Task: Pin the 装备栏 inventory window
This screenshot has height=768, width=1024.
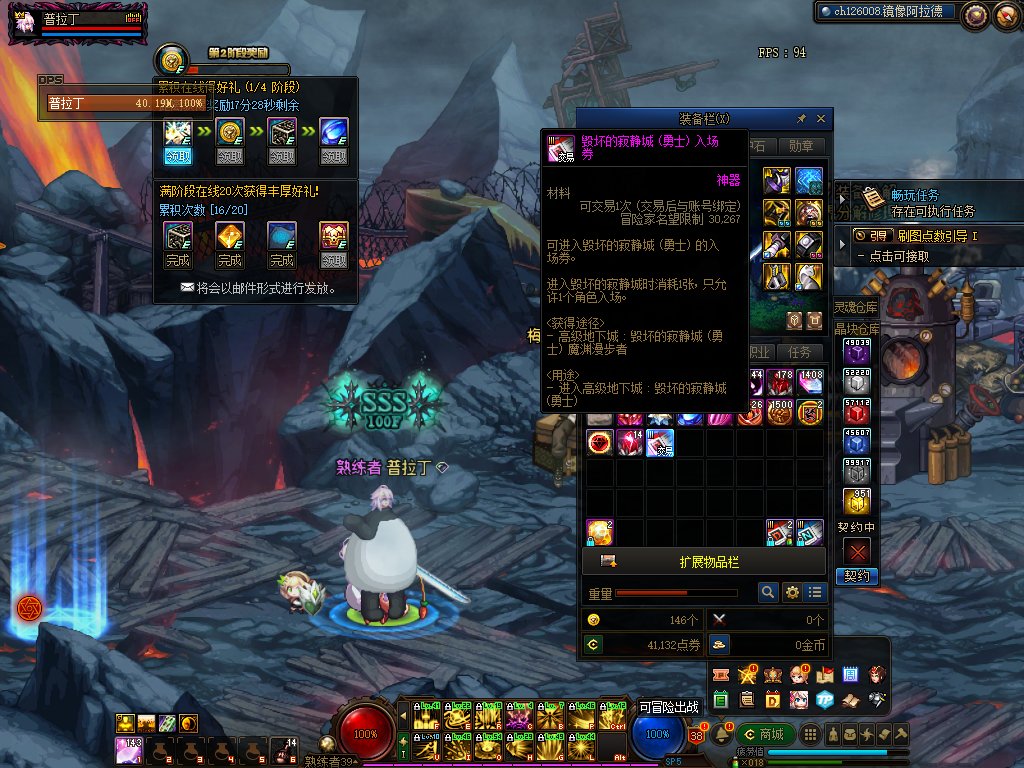Action: click(801, 119)
